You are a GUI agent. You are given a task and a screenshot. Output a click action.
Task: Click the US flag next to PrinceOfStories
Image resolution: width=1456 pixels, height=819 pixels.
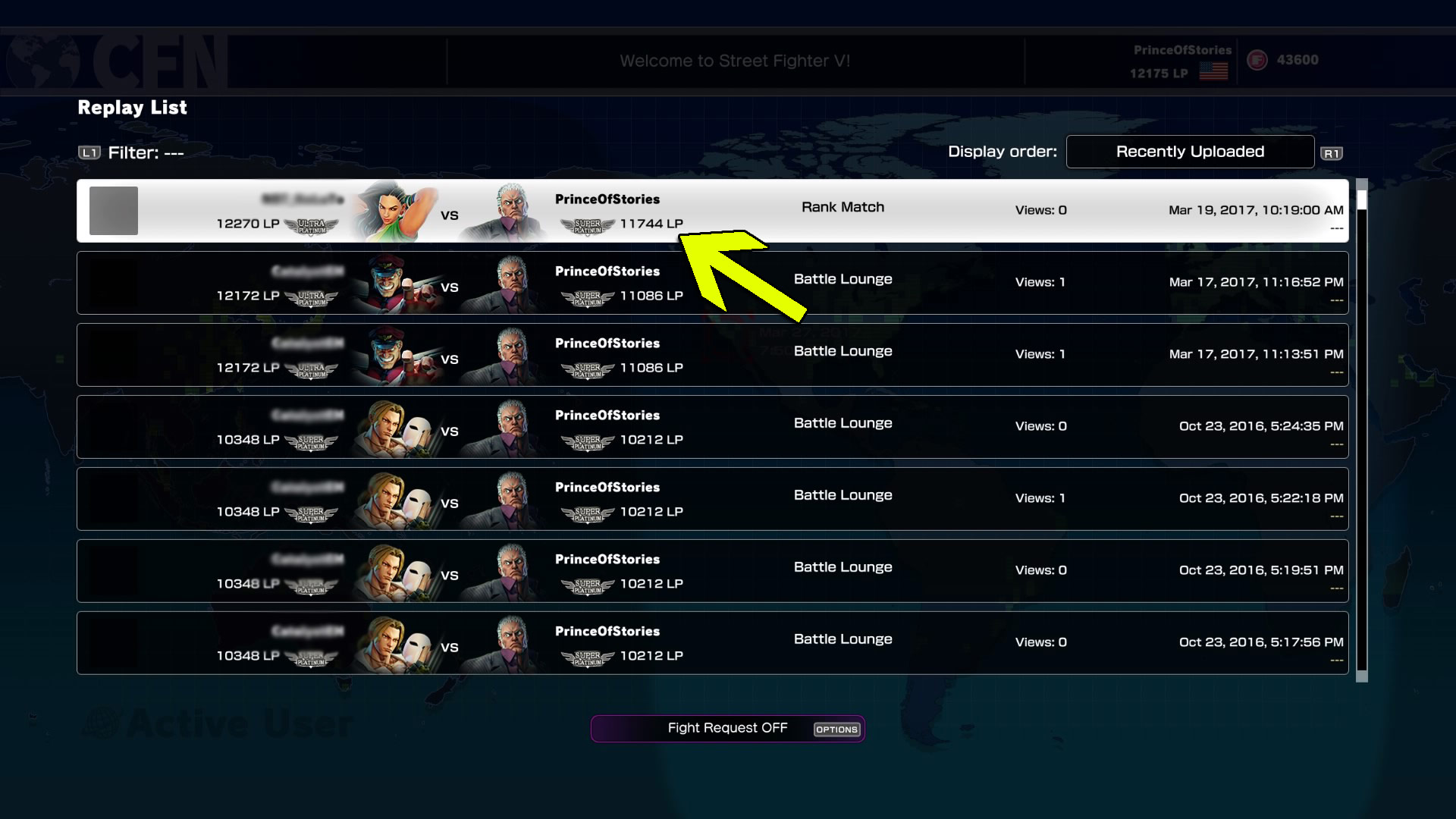[1213, 71]
